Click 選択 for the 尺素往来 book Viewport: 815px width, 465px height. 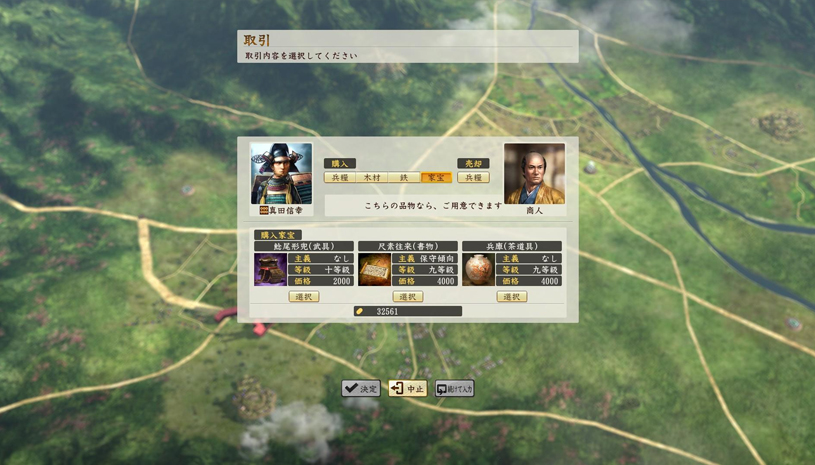407,297
